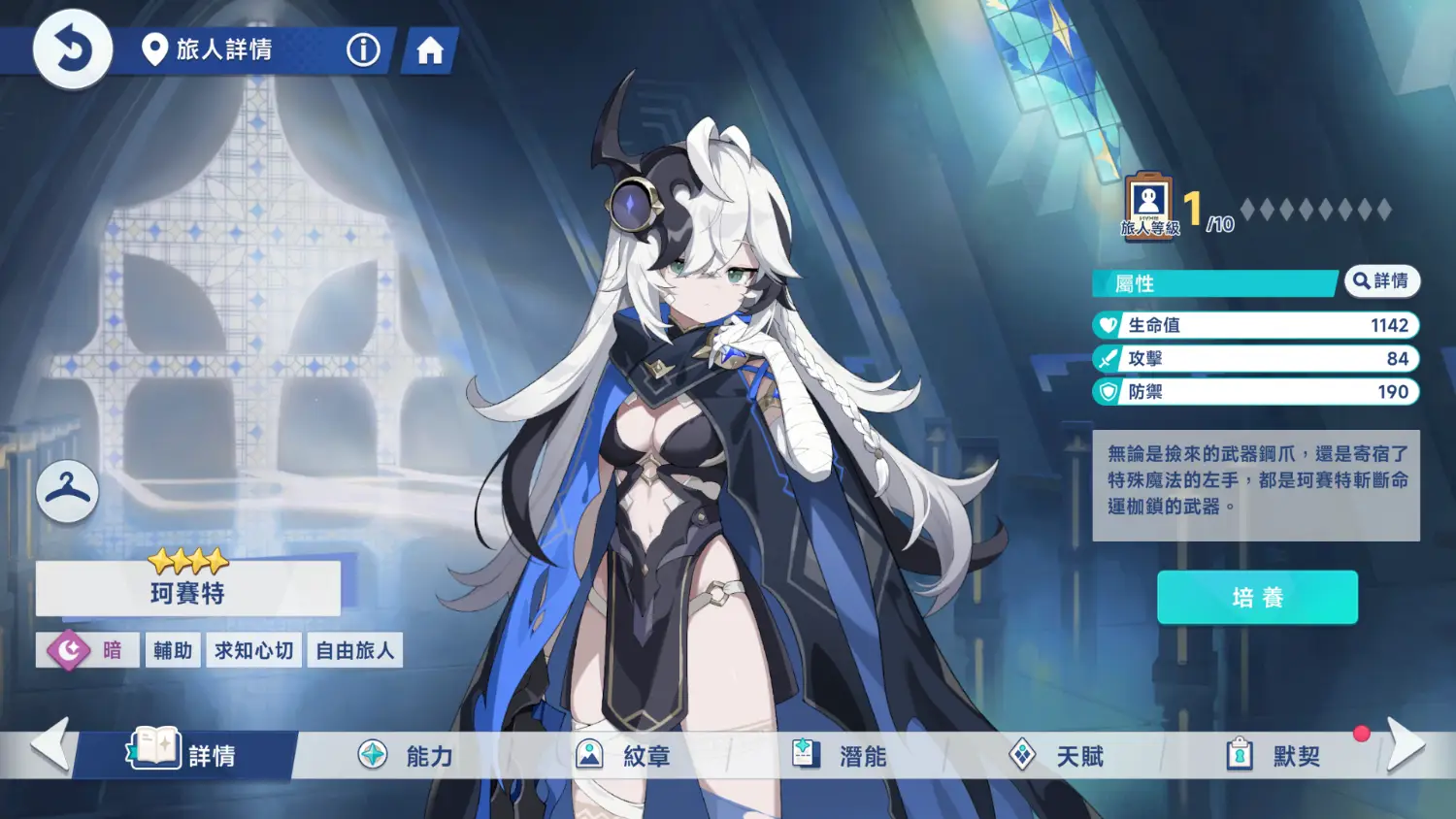Switch to the 天賦 tab
1456x819 pixels.
point(1057,755)
